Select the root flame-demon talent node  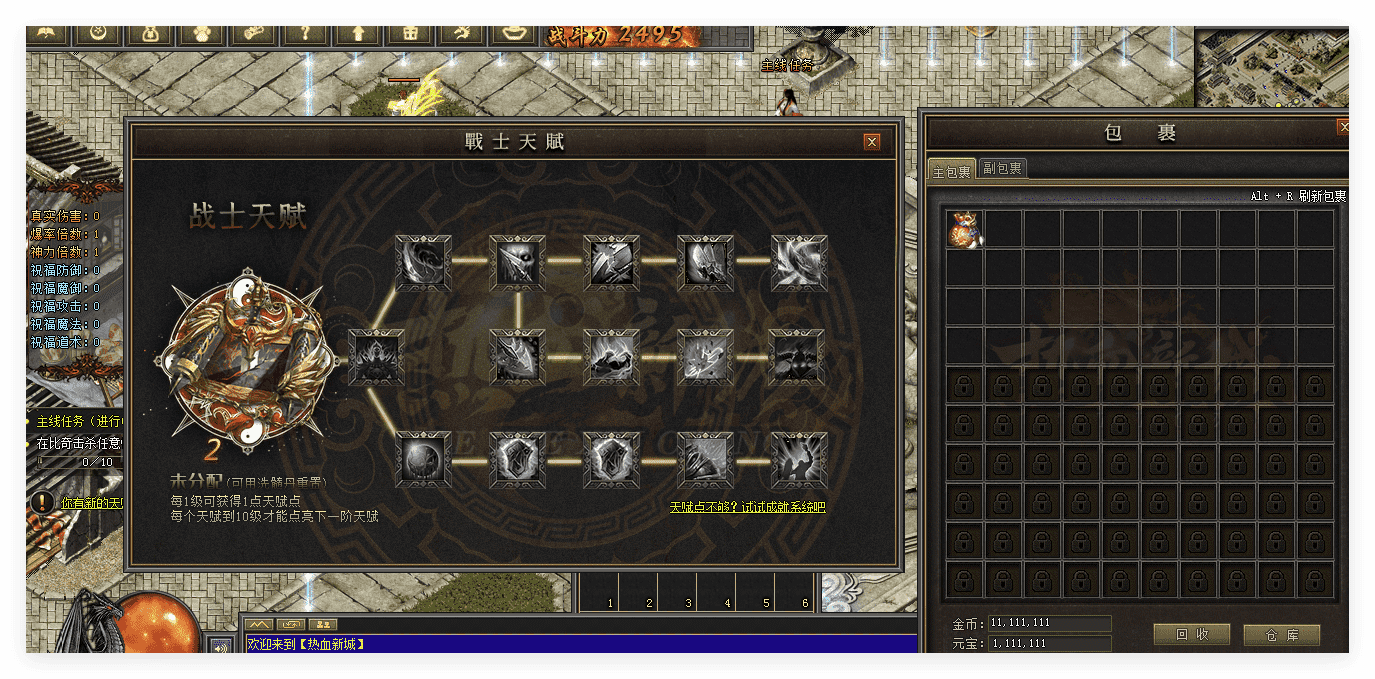pos(377,358)
